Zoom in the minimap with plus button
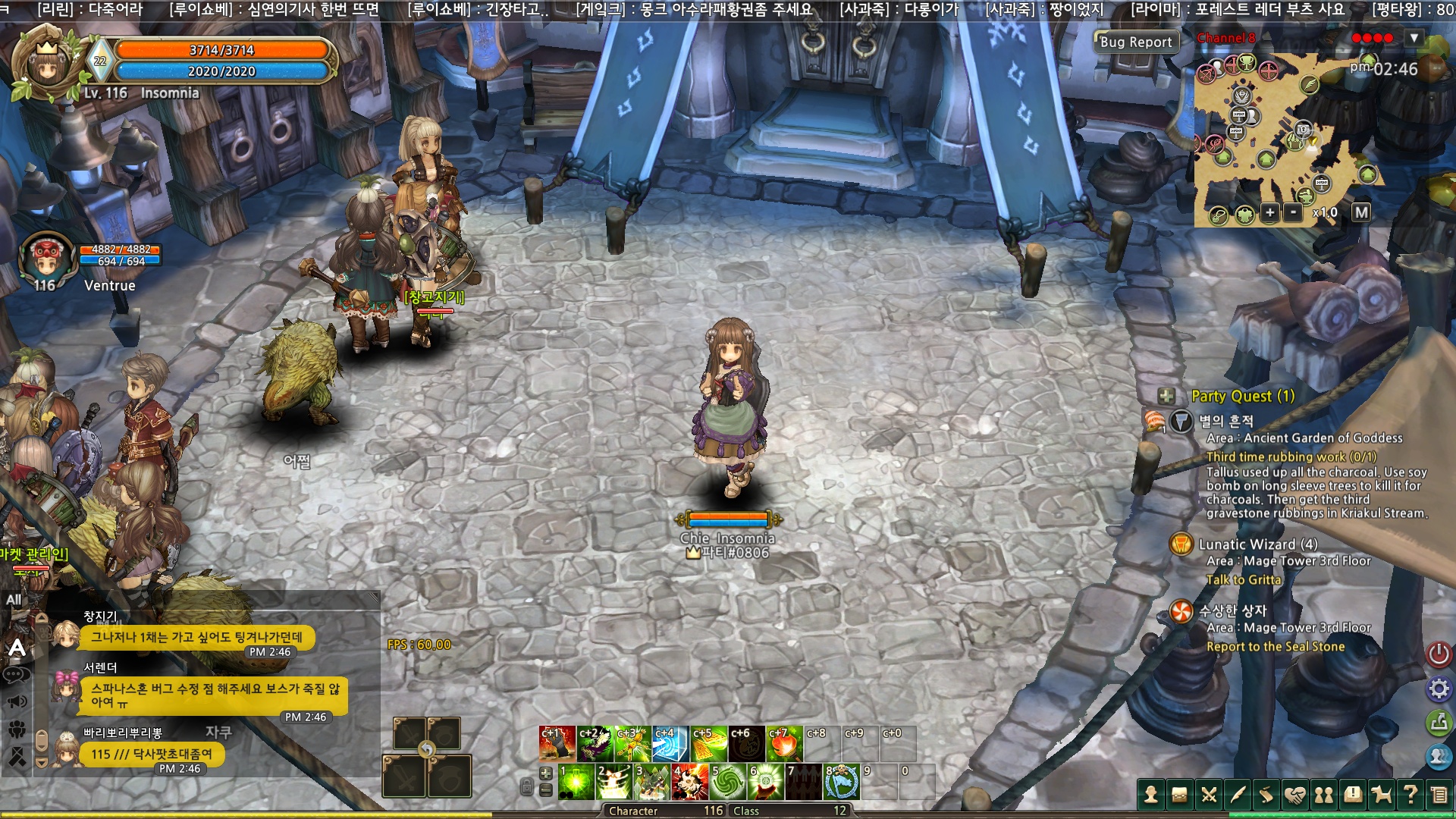Viewport: 1456px width, 819px height. 1269,213
